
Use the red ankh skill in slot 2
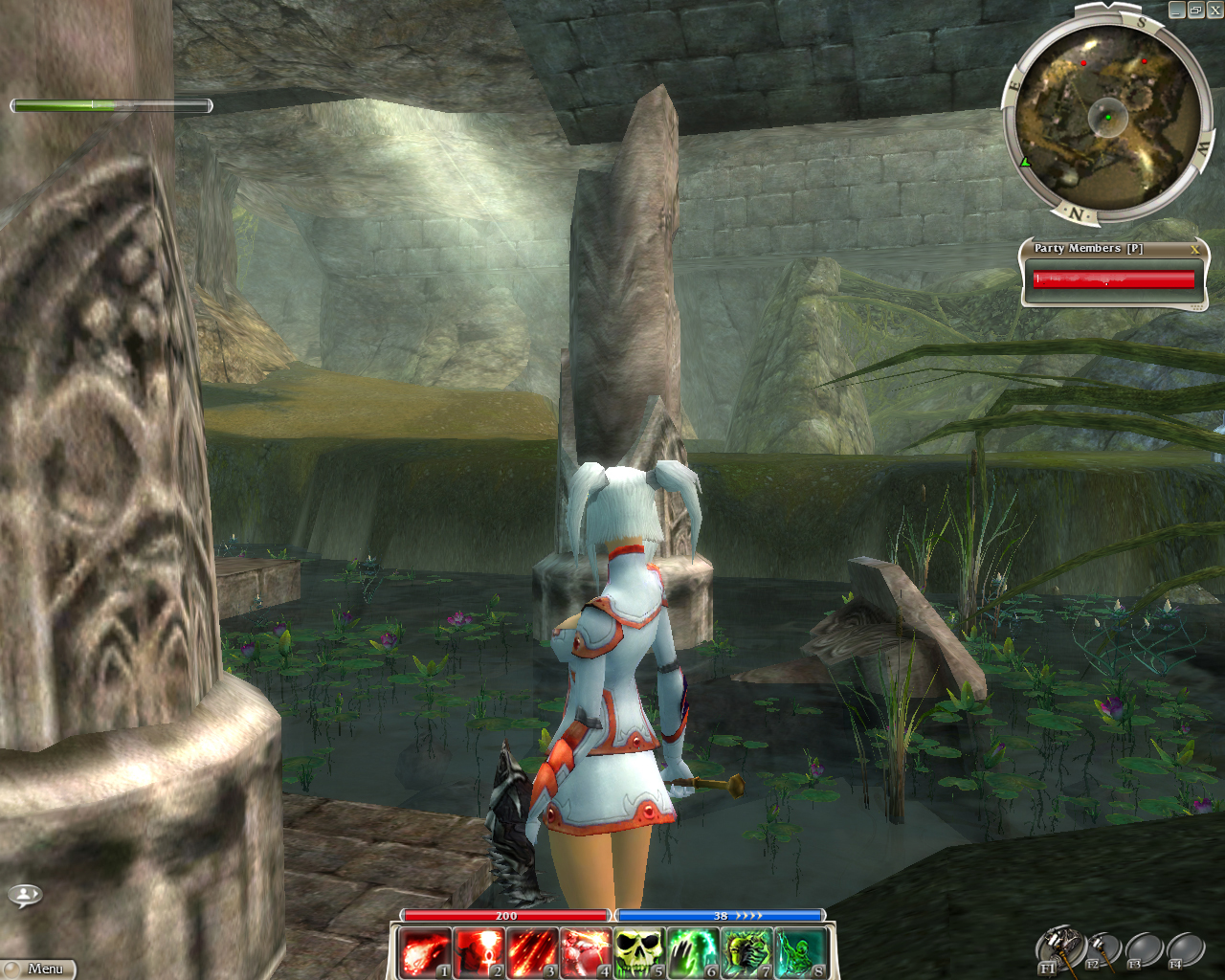point(479,953)
